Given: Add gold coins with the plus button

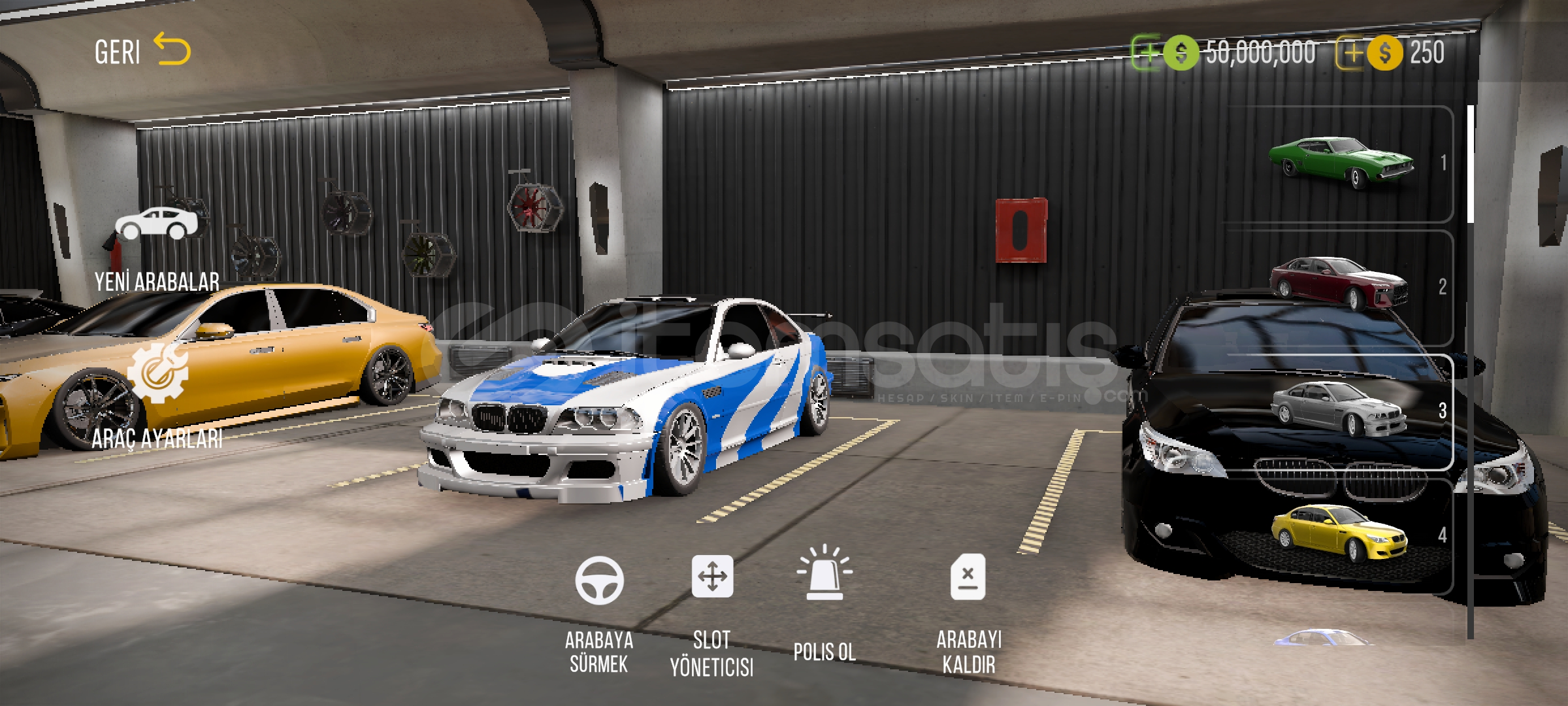Looking at the screenshot, I should click(1350, 53).
